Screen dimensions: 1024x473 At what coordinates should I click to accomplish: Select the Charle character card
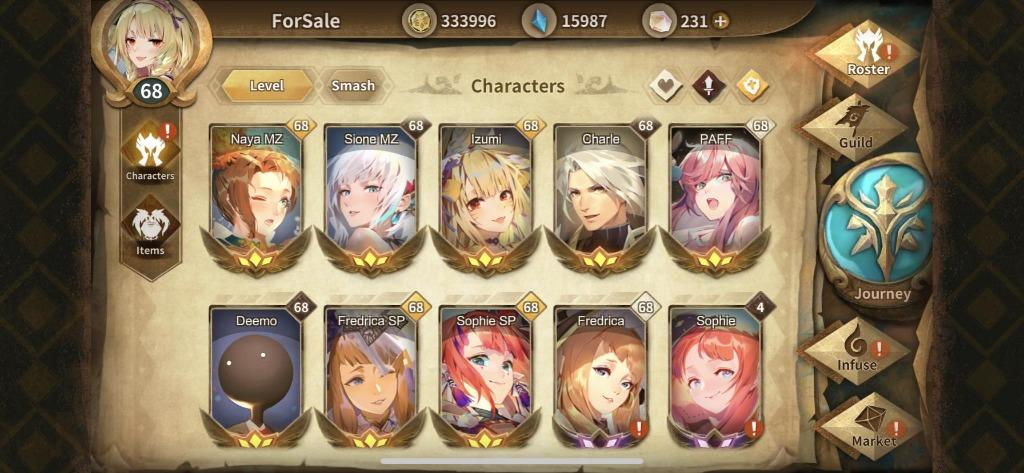[600, 195]
